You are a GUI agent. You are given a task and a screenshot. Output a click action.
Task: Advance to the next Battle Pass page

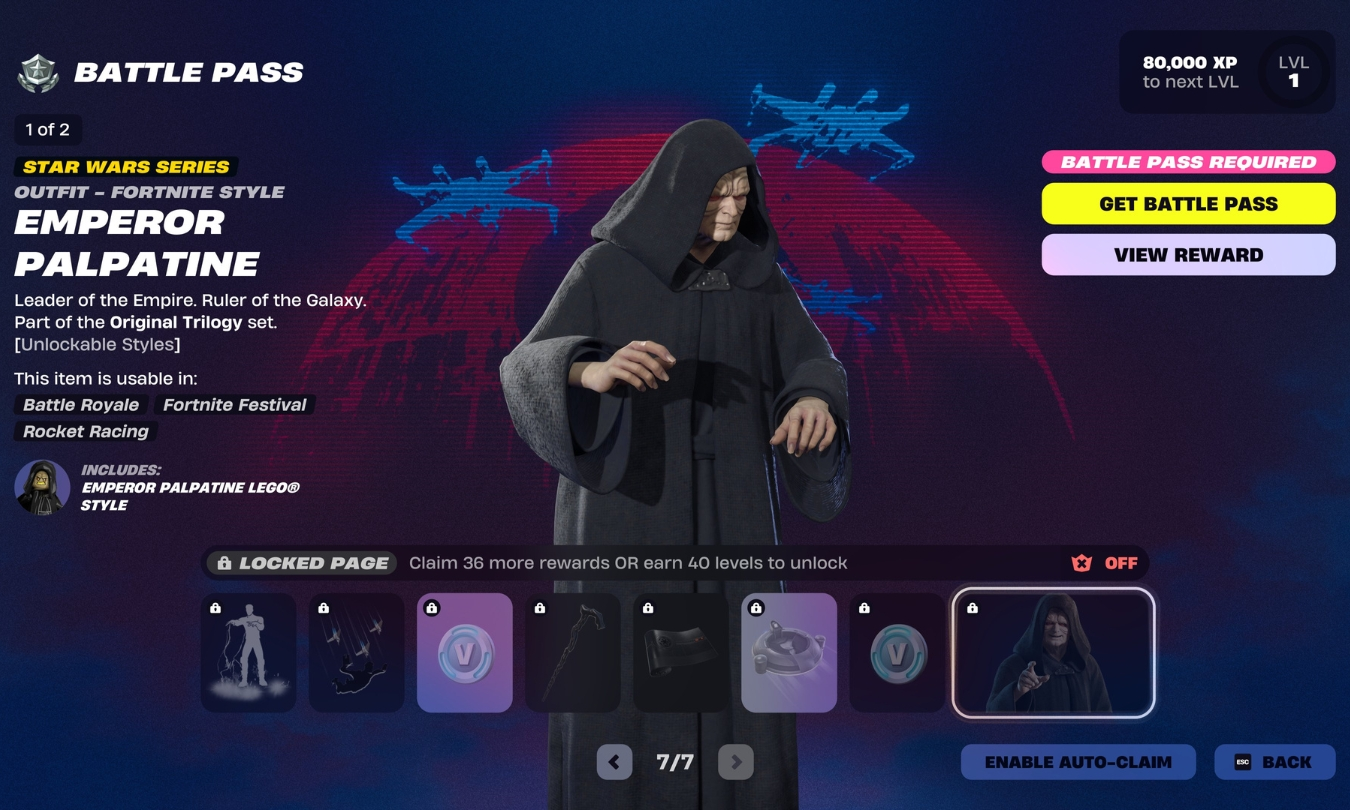pyautogui.click(x=736, y=761)
